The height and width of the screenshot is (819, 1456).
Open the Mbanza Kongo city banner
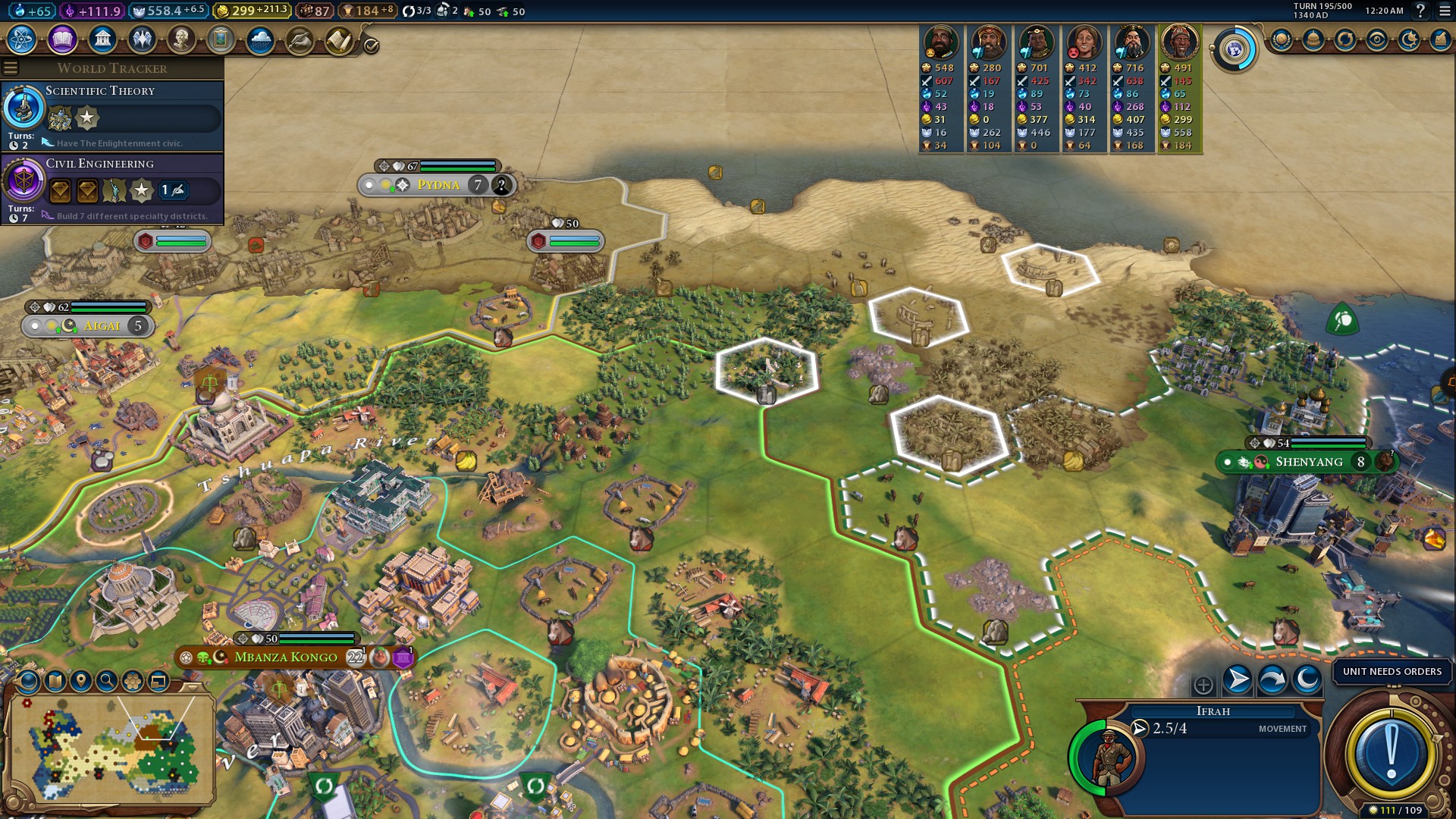pyautogui.click(x=286, y=657)
